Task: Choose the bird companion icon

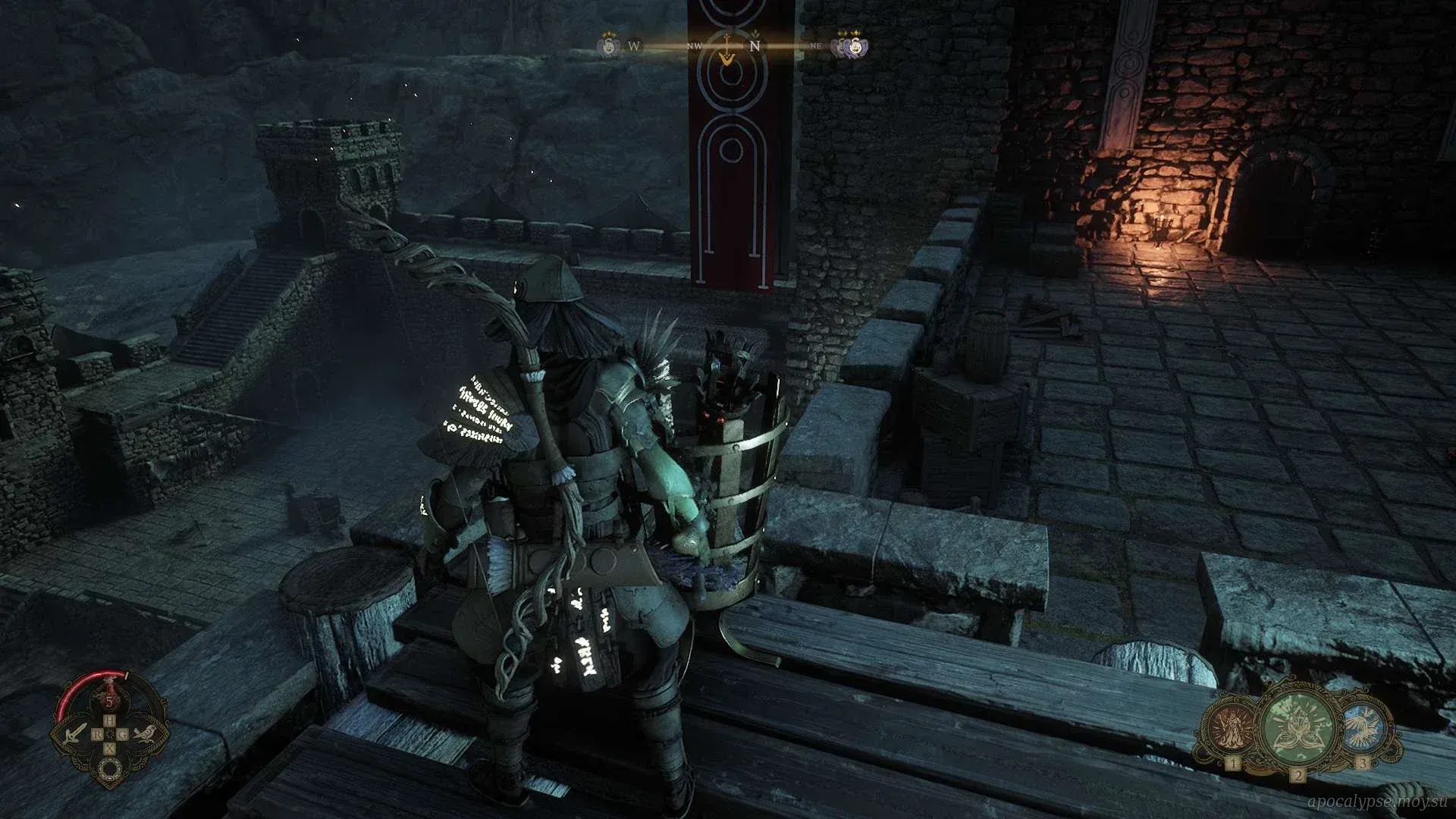Action: (x=144, y=733)
